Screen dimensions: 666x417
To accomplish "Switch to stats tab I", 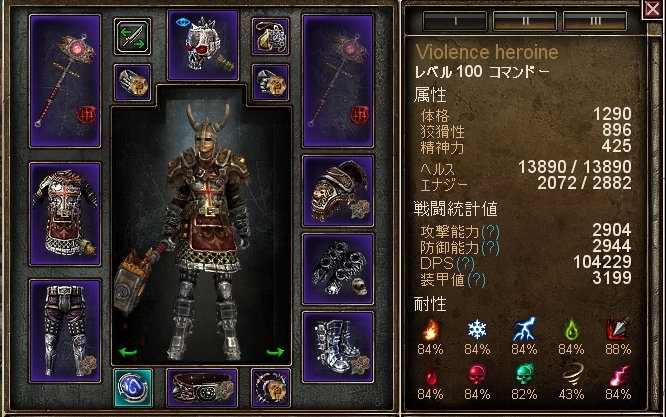I will click(x=449, y=20).
